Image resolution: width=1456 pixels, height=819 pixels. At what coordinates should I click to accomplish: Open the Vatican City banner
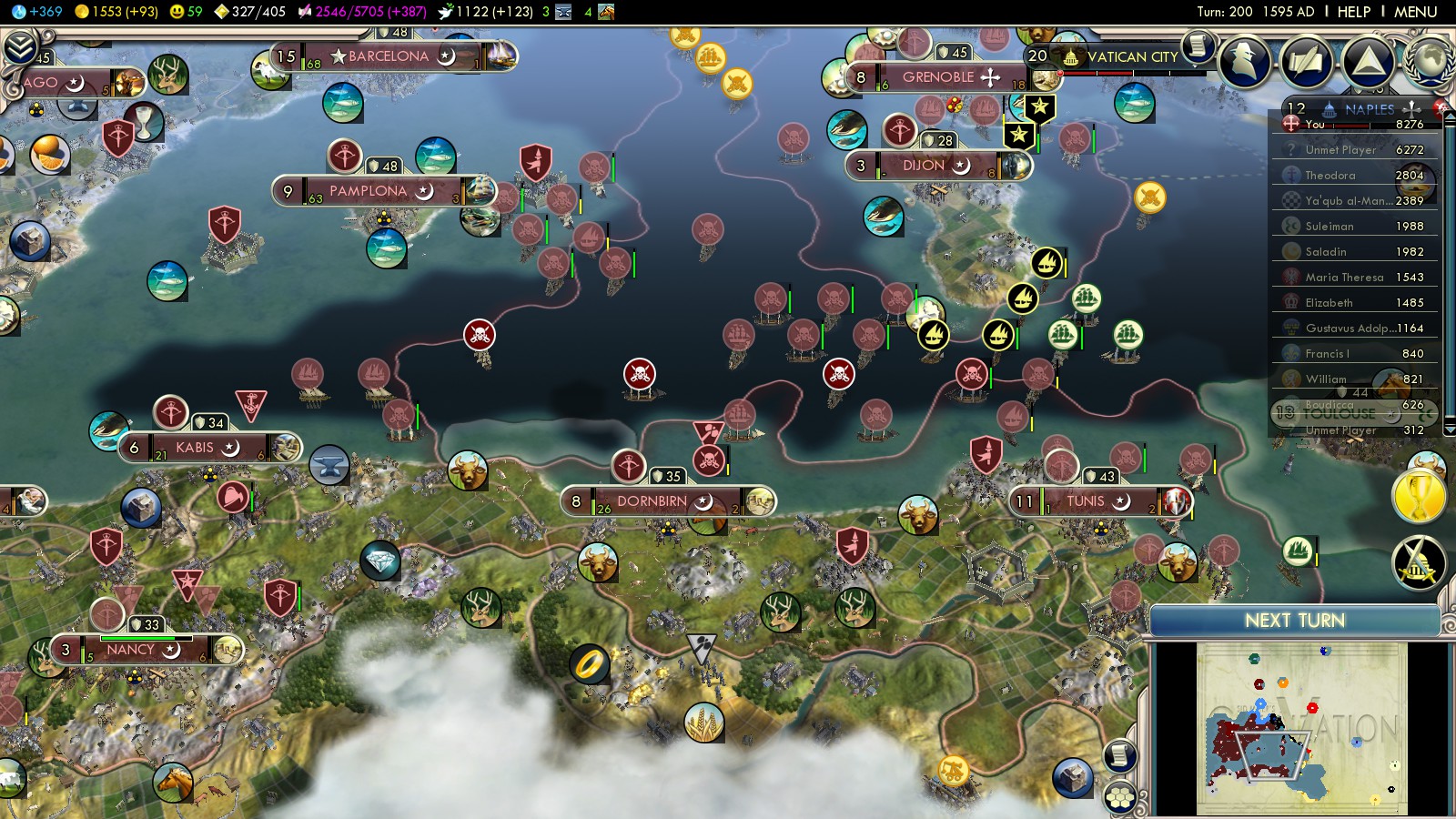(x=1132, y=56)
